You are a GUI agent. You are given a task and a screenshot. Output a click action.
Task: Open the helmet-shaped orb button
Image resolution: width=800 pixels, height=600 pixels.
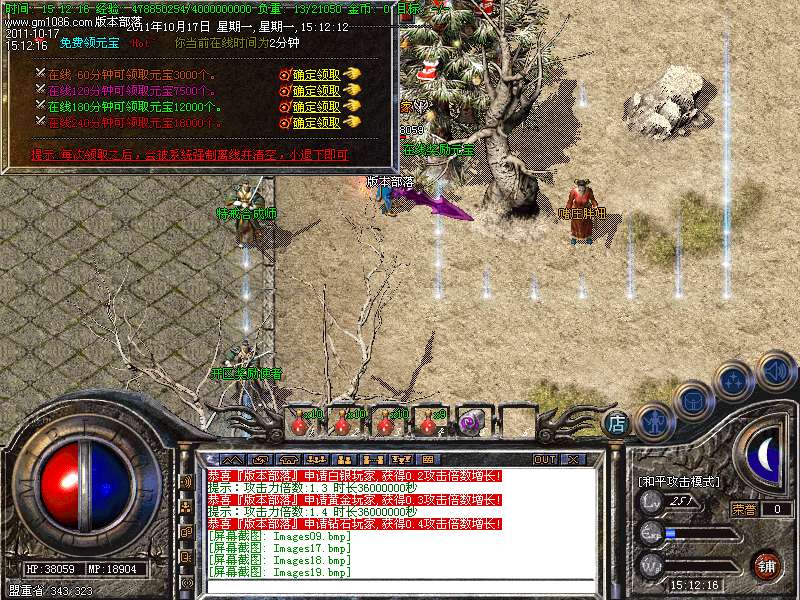[x=693, y=400]
